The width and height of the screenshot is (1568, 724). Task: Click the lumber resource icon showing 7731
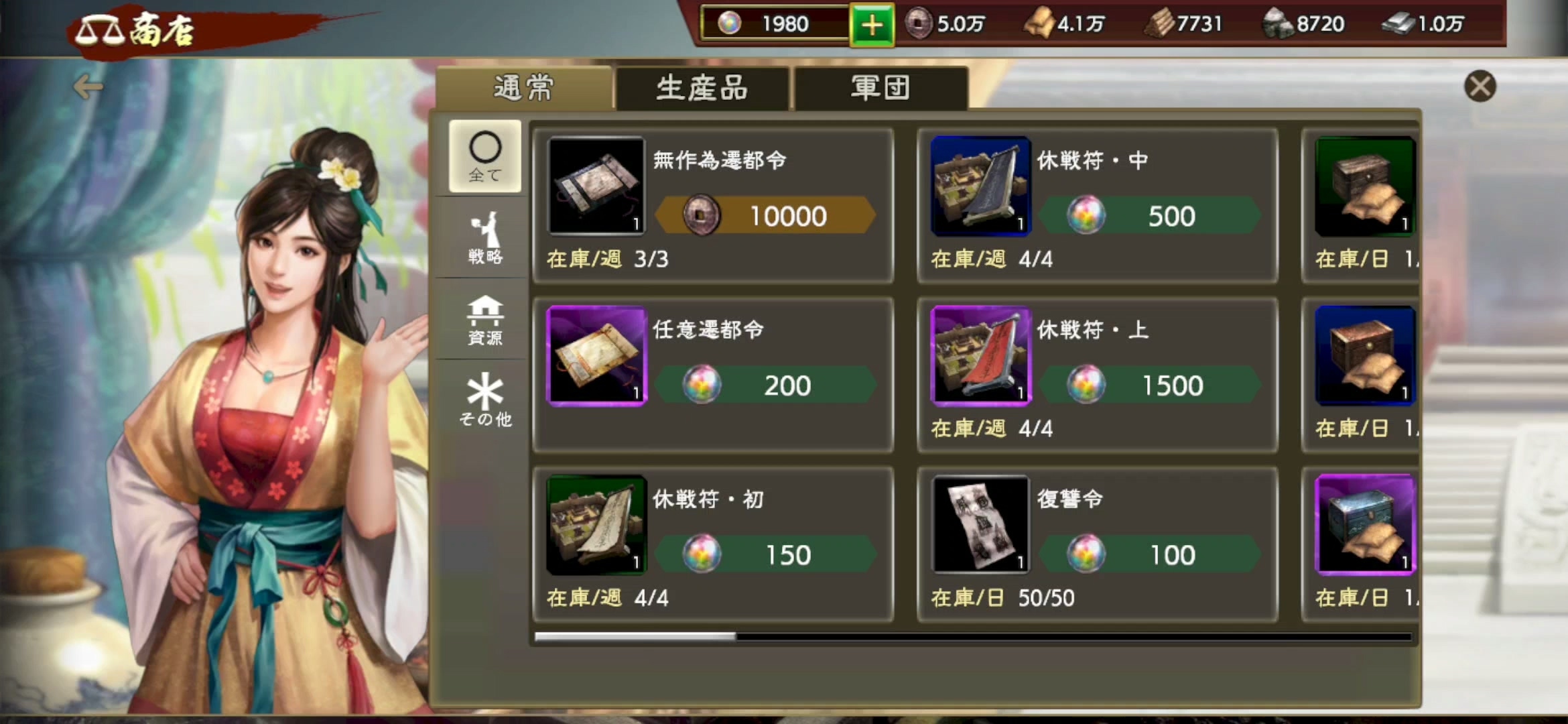click(x=1161, y=23)
